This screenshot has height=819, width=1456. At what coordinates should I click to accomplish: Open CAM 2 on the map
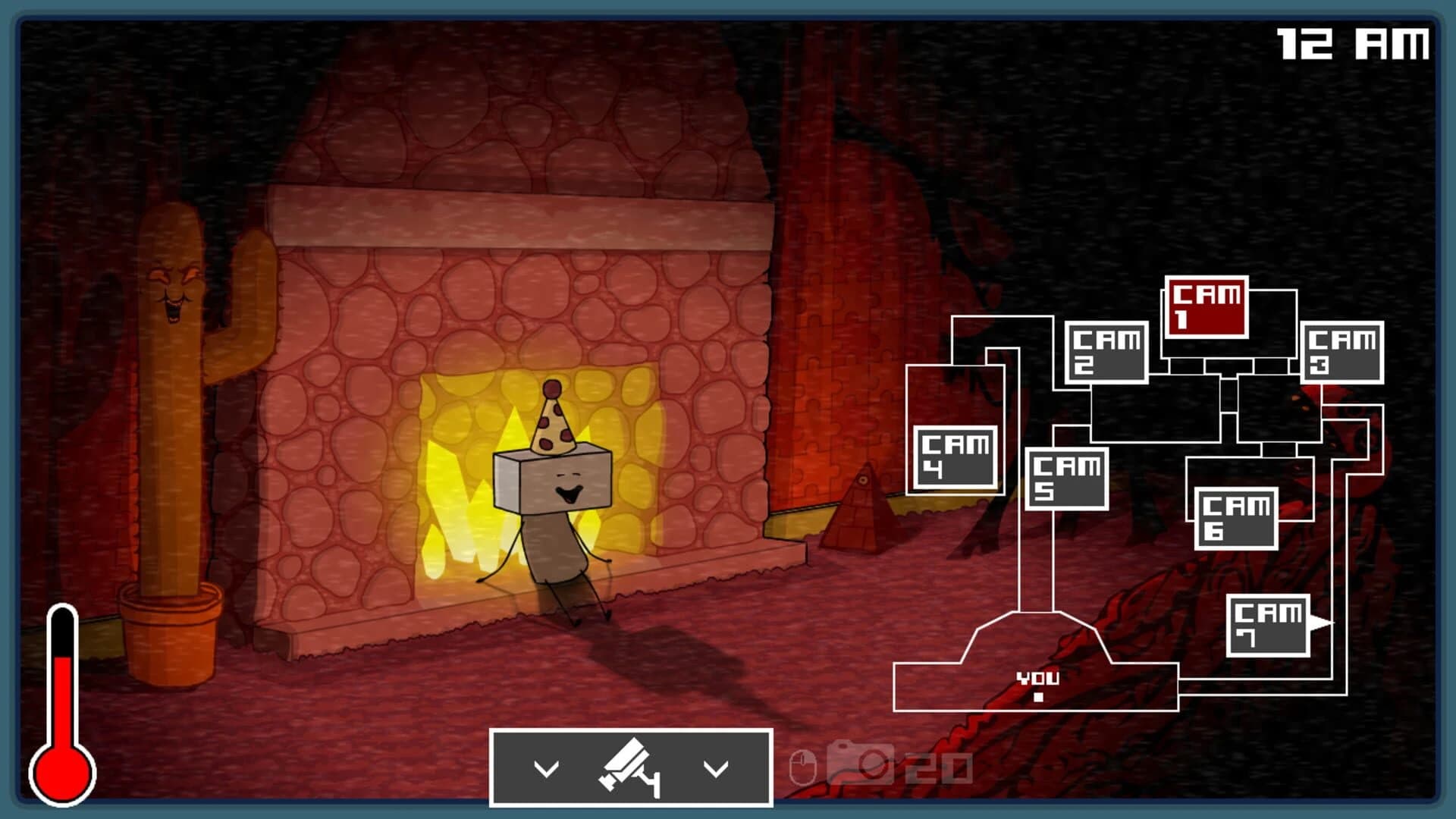tap(1106, 353)
